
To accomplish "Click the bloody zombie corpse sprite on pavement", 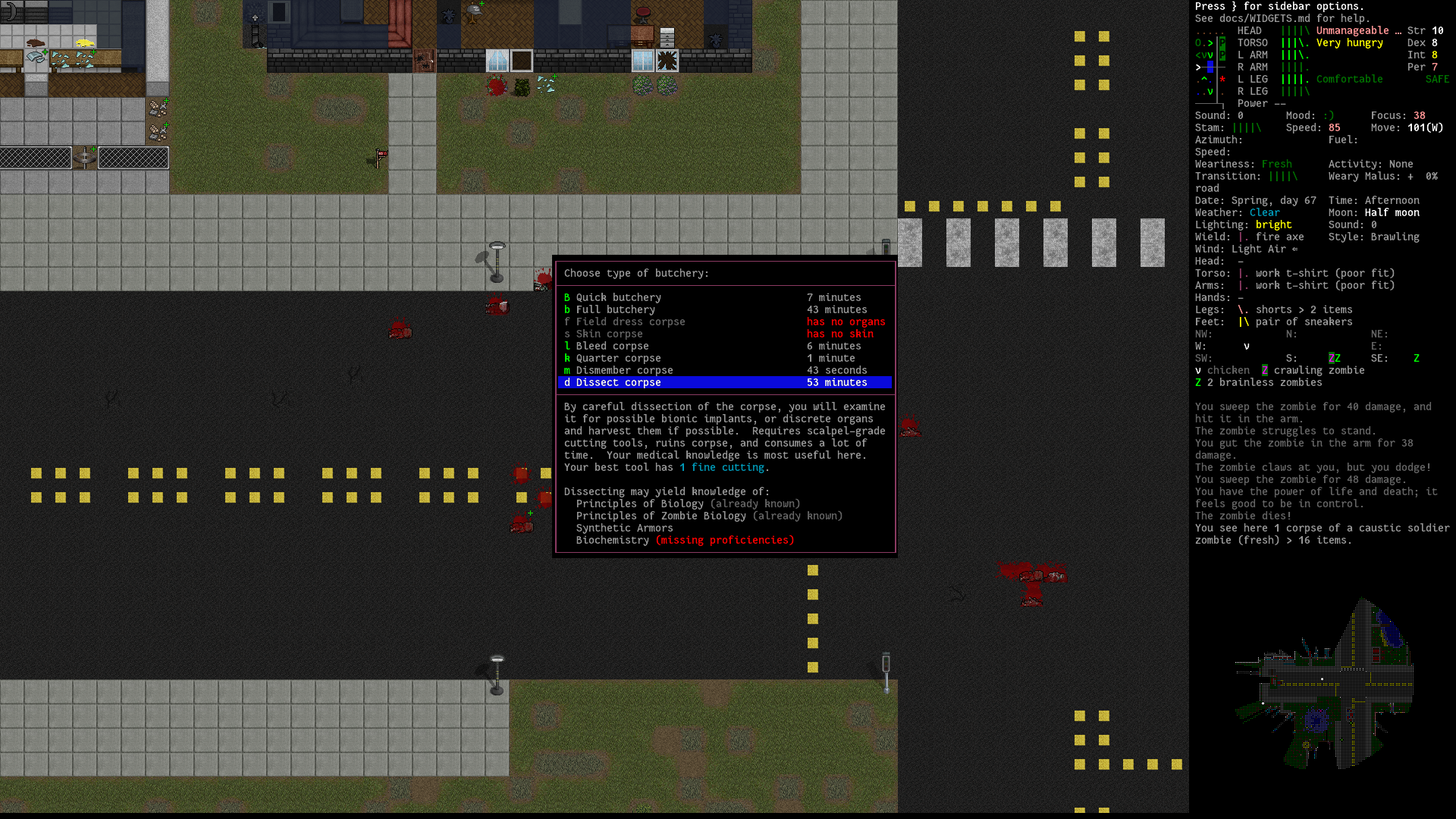I will tap(1031, 576).
